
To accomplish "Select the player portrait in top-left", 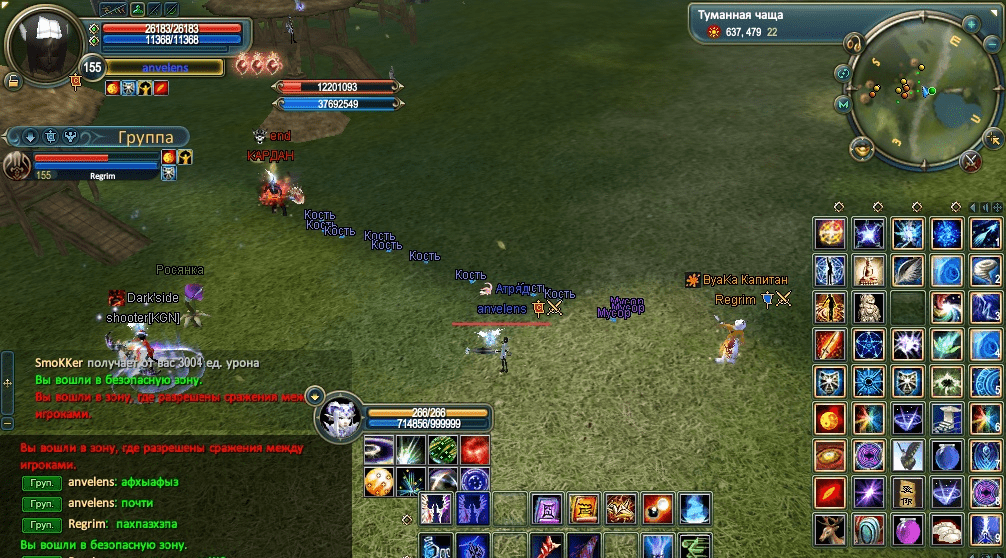I will (x=42, y=43).
